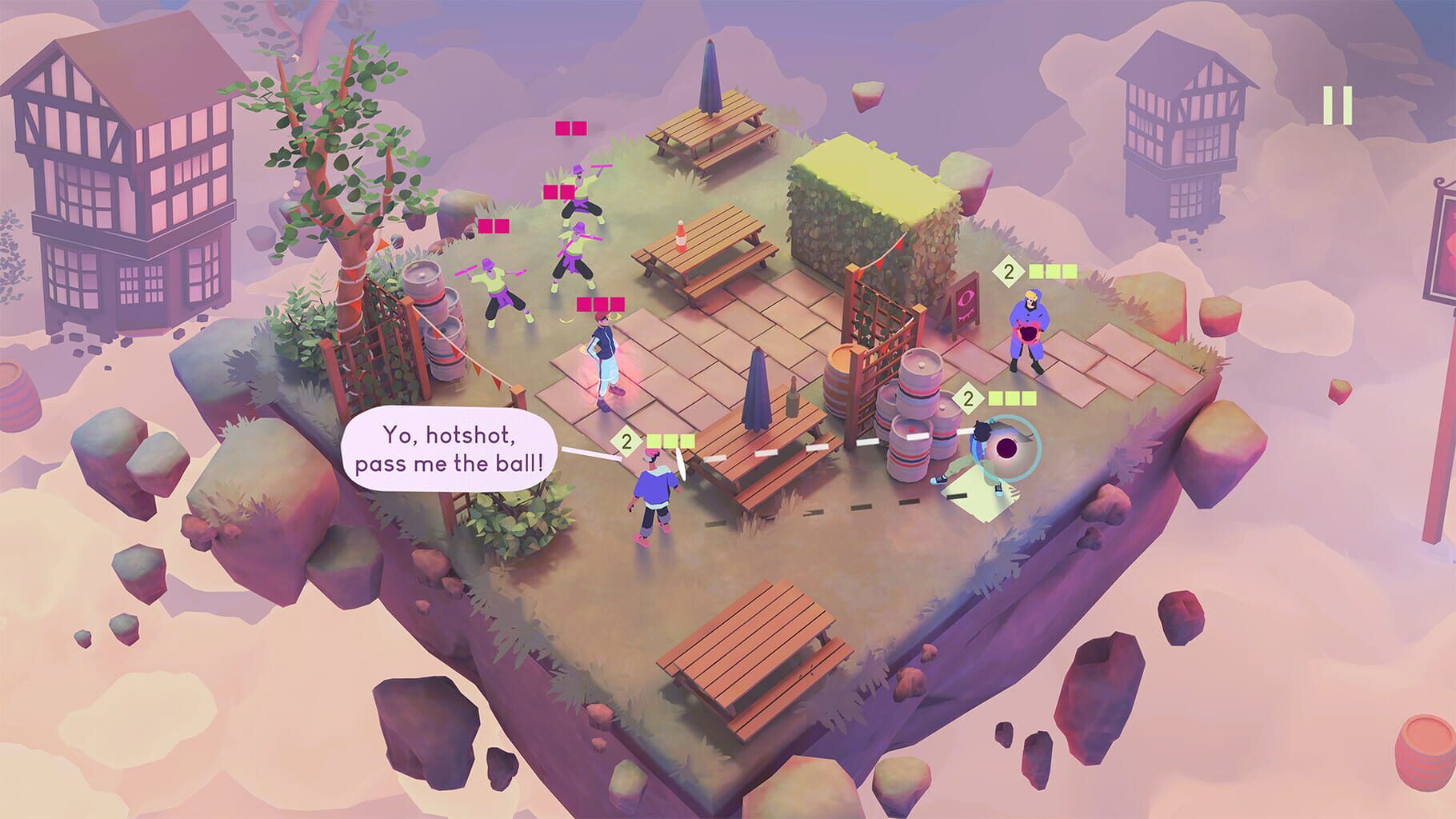
Task: Select the purple-hatted enemy twirling batons
Action: pos(580,196)
